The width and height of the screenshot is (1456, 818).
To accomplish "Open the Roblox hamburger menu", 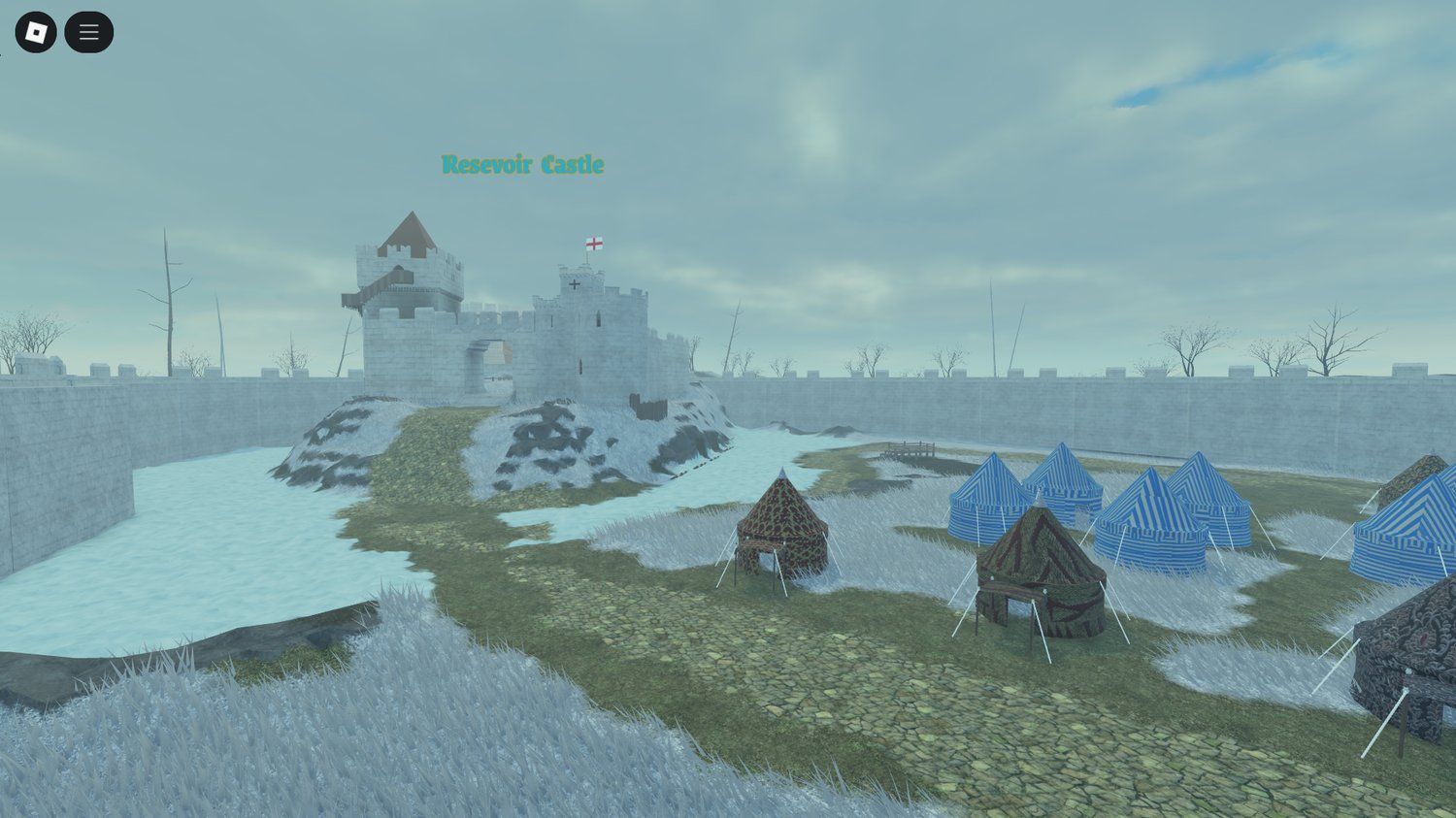I will pos(88,31).
